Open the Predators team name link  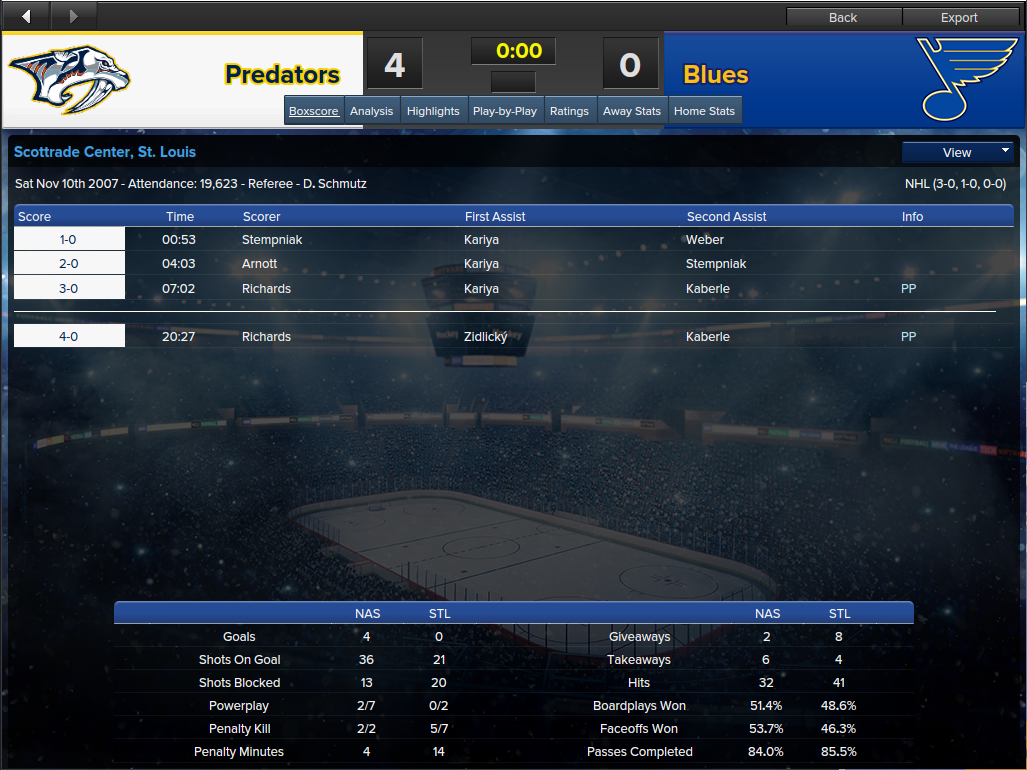tap(282, 75)
